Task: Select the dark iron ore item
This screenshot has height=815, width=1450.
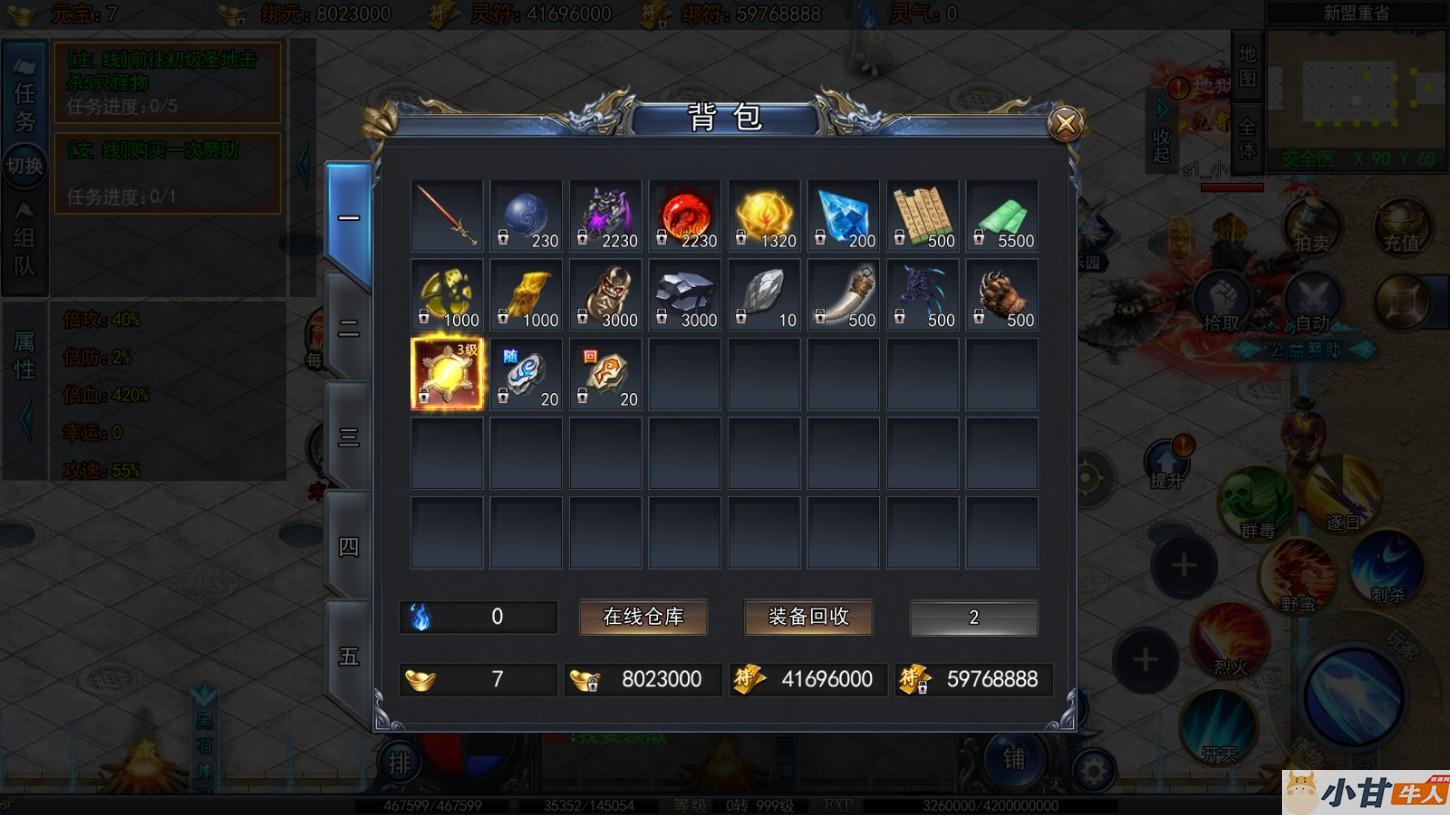Action: click(685, 295)
